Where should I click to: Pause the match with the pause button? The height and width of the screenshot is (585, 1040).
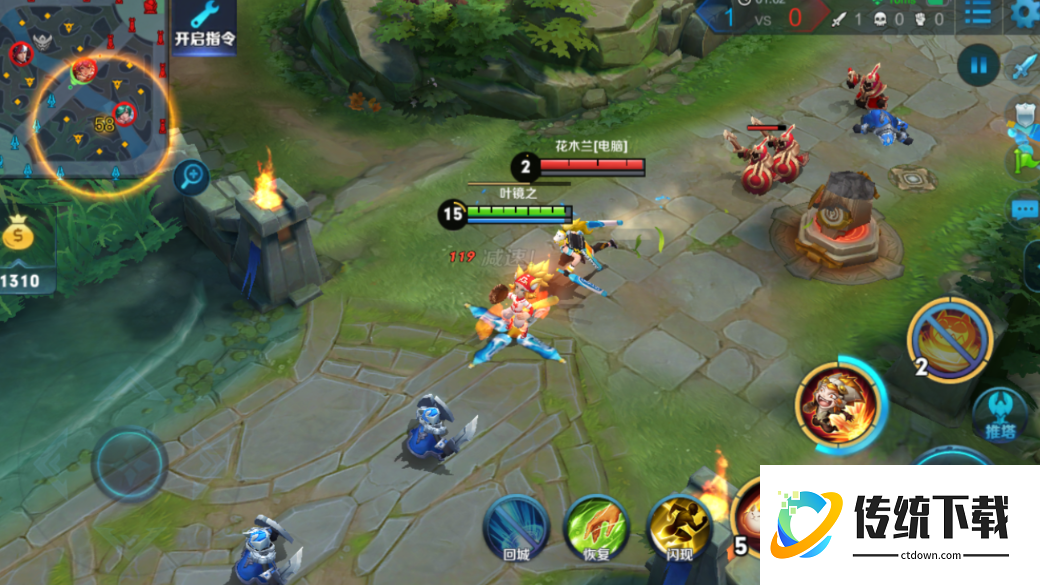(x=977, y=66)
